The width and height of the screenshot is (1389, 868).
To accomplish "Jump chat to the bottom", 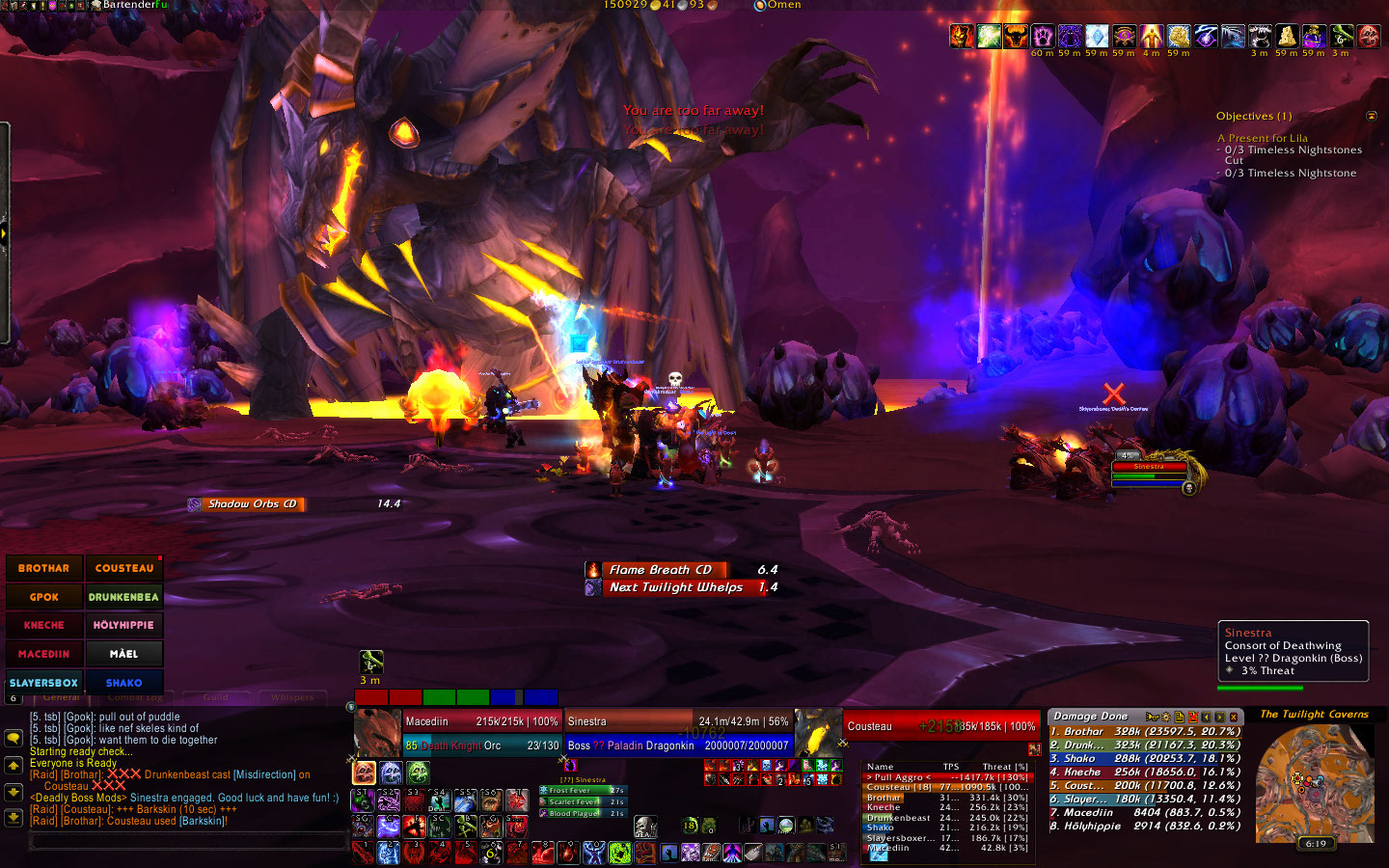I will tap(14, 817).
